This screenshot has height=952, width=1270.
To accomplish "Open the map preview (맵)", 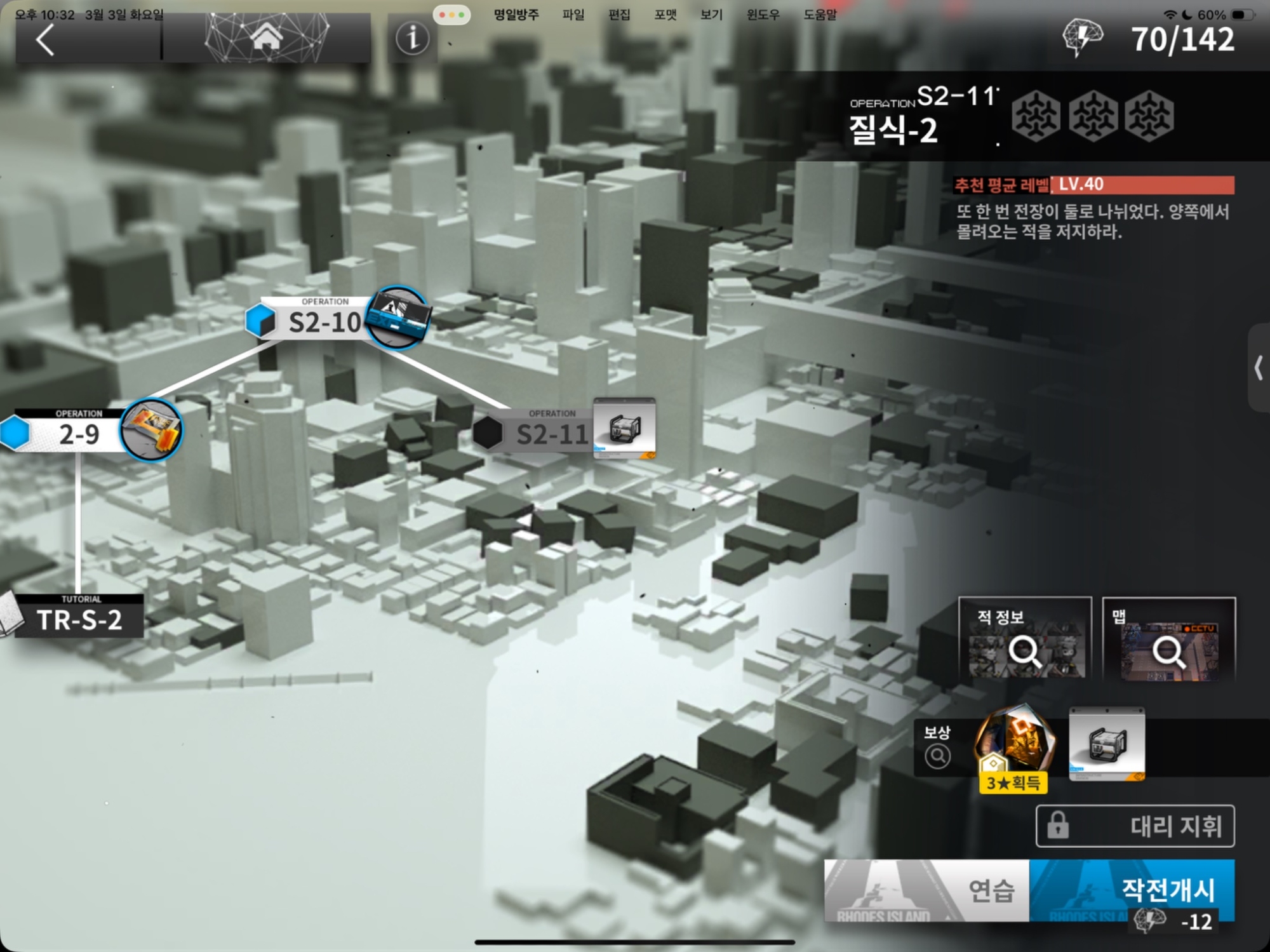I will coord(1168,639).
